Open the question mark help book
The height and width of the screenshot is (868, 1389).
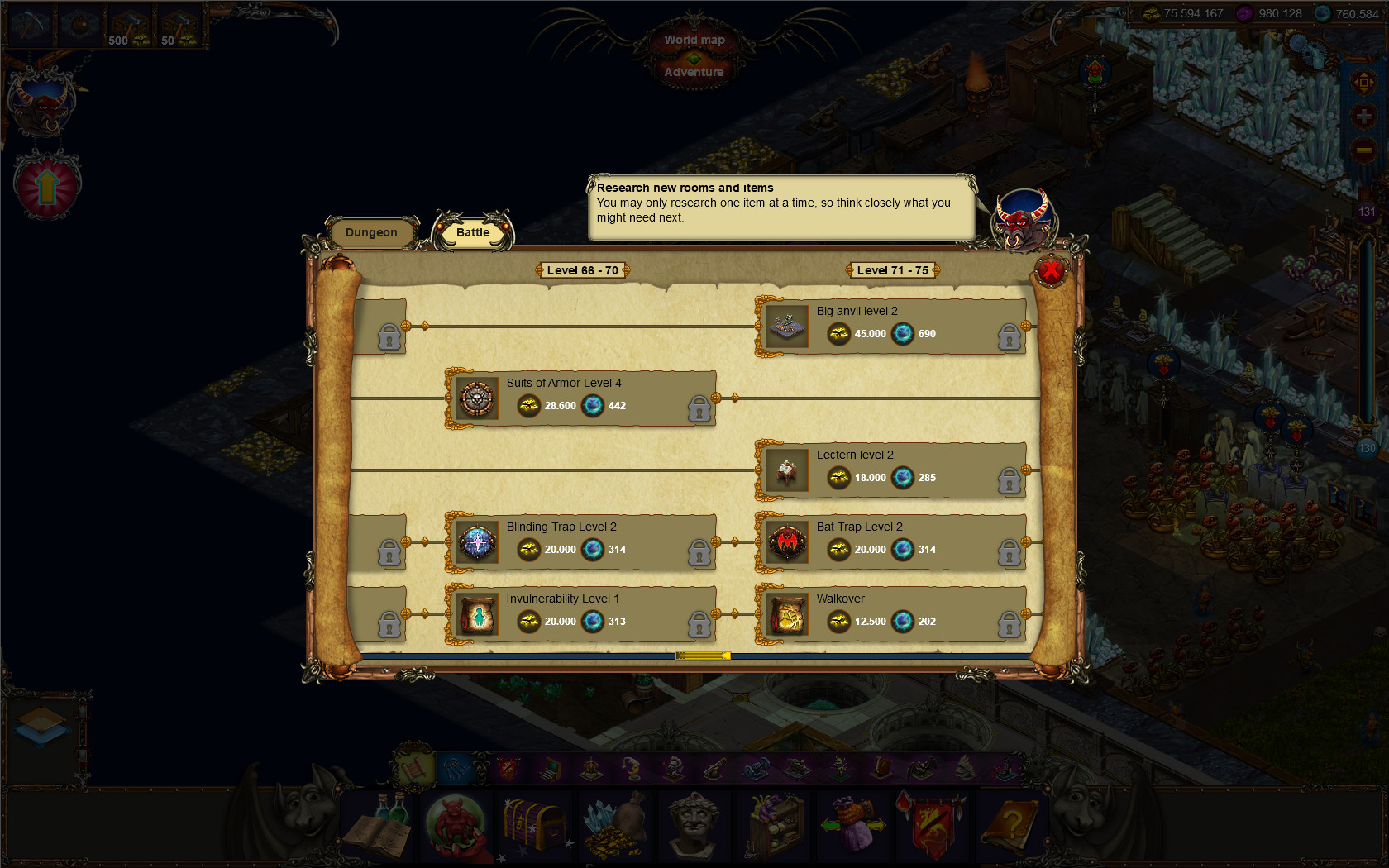click(1010, 827)
